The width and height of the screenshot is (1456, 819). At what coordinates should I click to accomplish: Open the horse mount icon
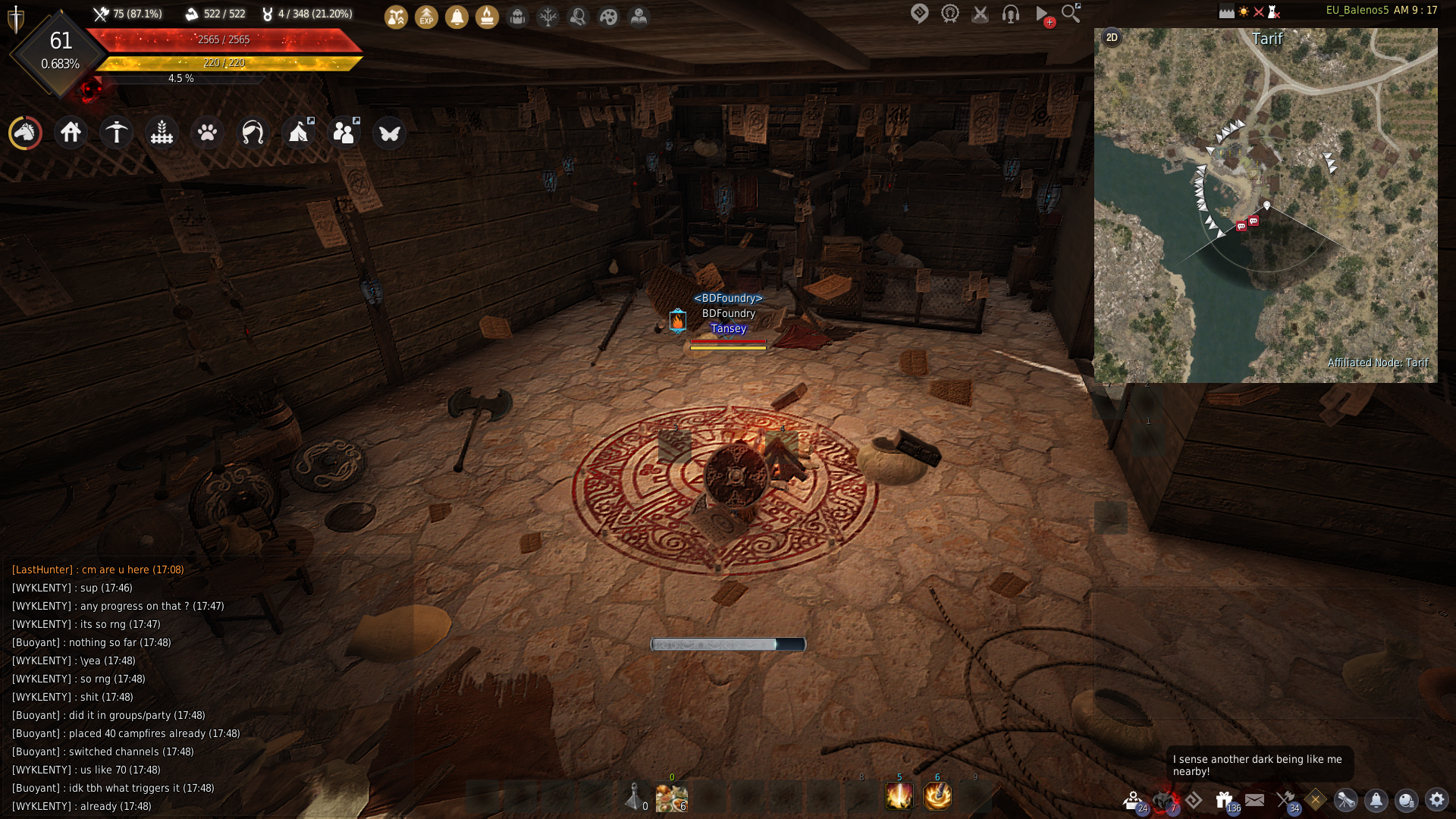[x=25, y=133]
